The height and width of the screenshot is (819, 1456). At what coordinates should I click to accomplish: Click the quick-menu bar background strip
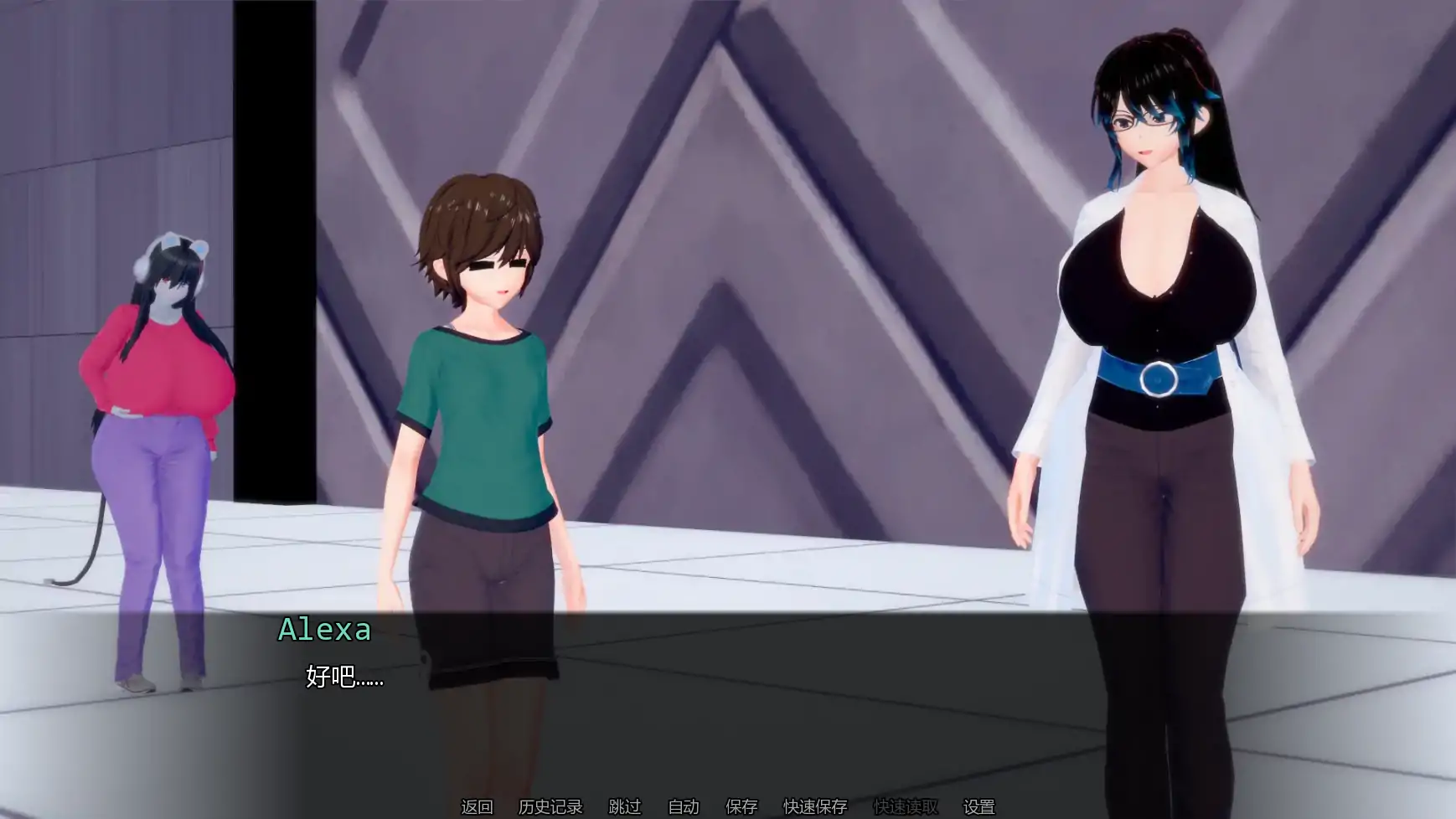pyautogui.click(x=1173, y=807)
